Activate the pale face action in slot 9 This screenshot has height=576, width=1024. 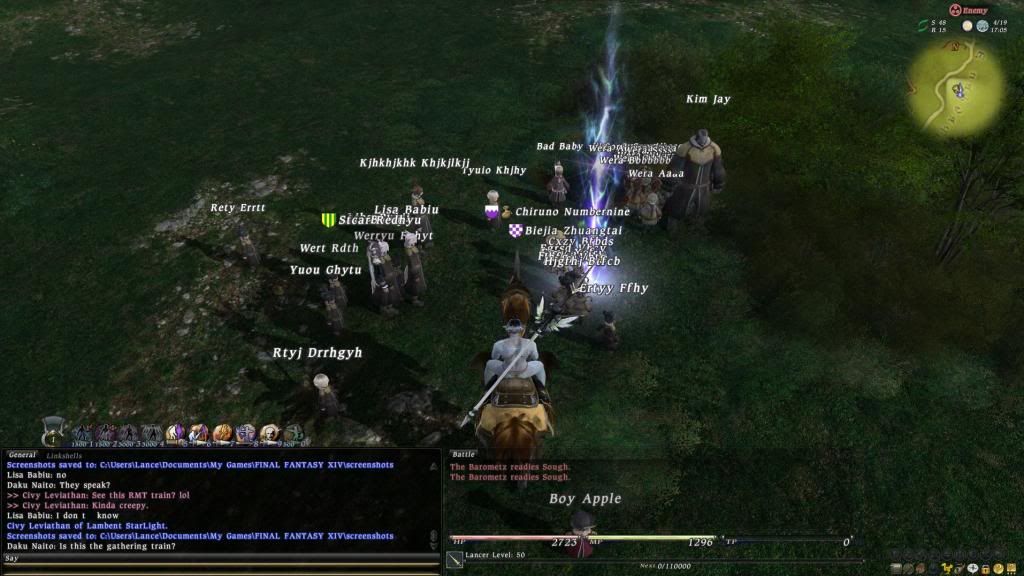(x=269, y=434)
